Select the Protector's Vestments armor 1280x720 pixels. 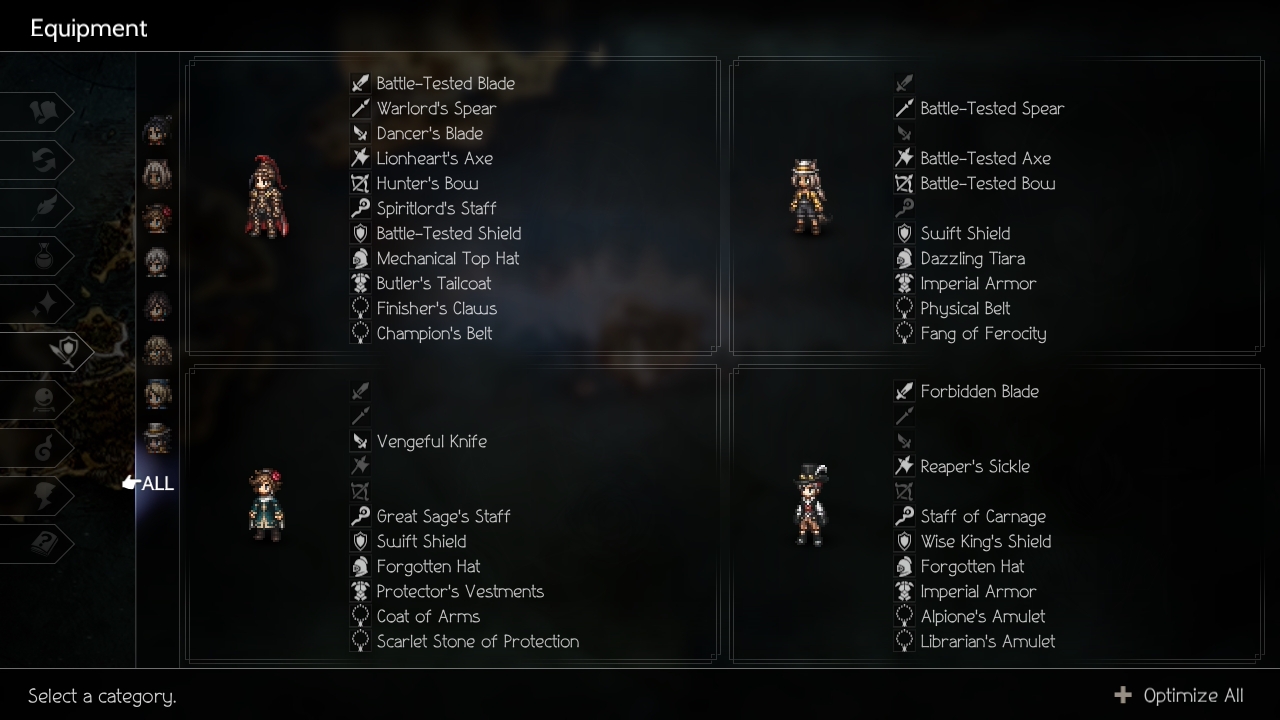pos(460,592)
